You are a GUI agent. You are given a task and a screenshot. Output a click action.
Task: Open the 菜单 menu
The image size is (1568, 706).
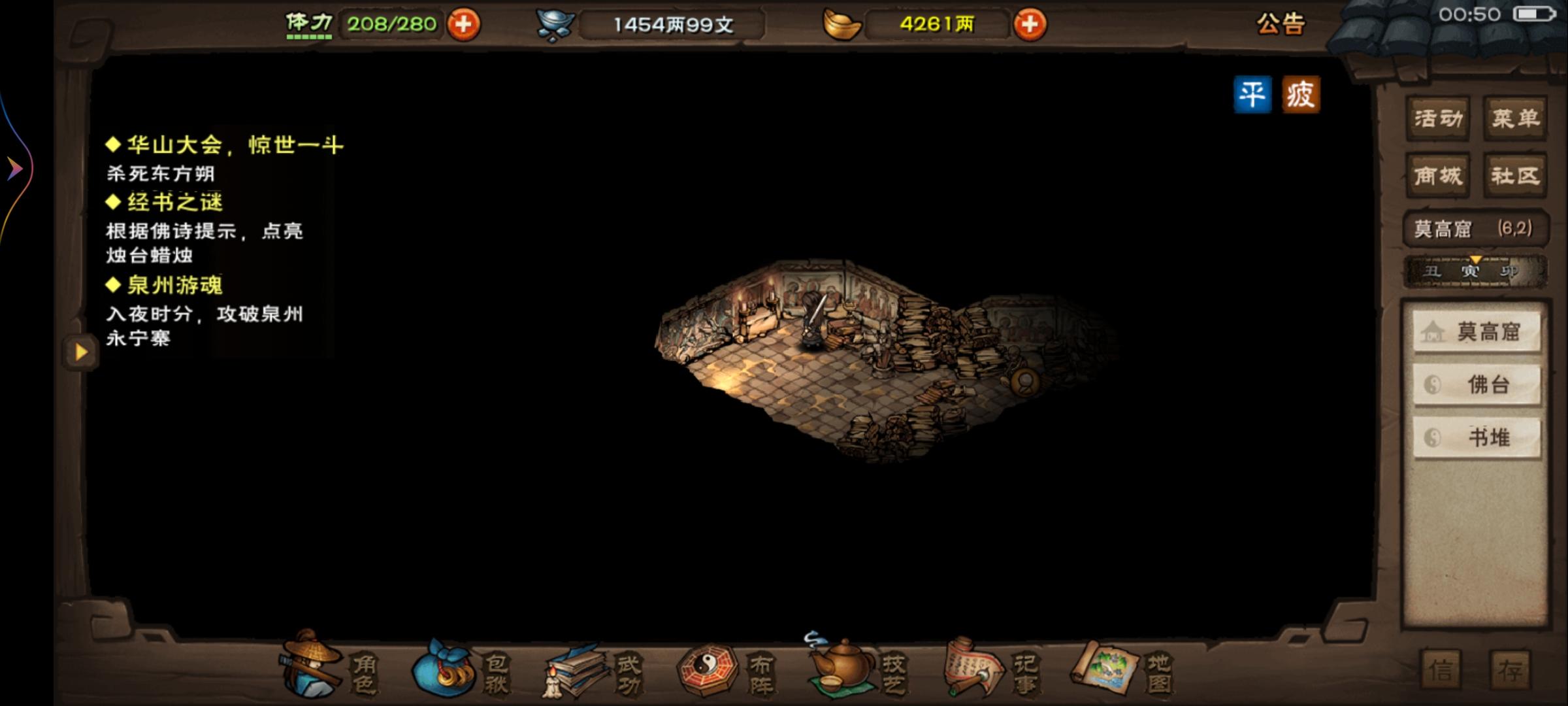pos(1514,118)
